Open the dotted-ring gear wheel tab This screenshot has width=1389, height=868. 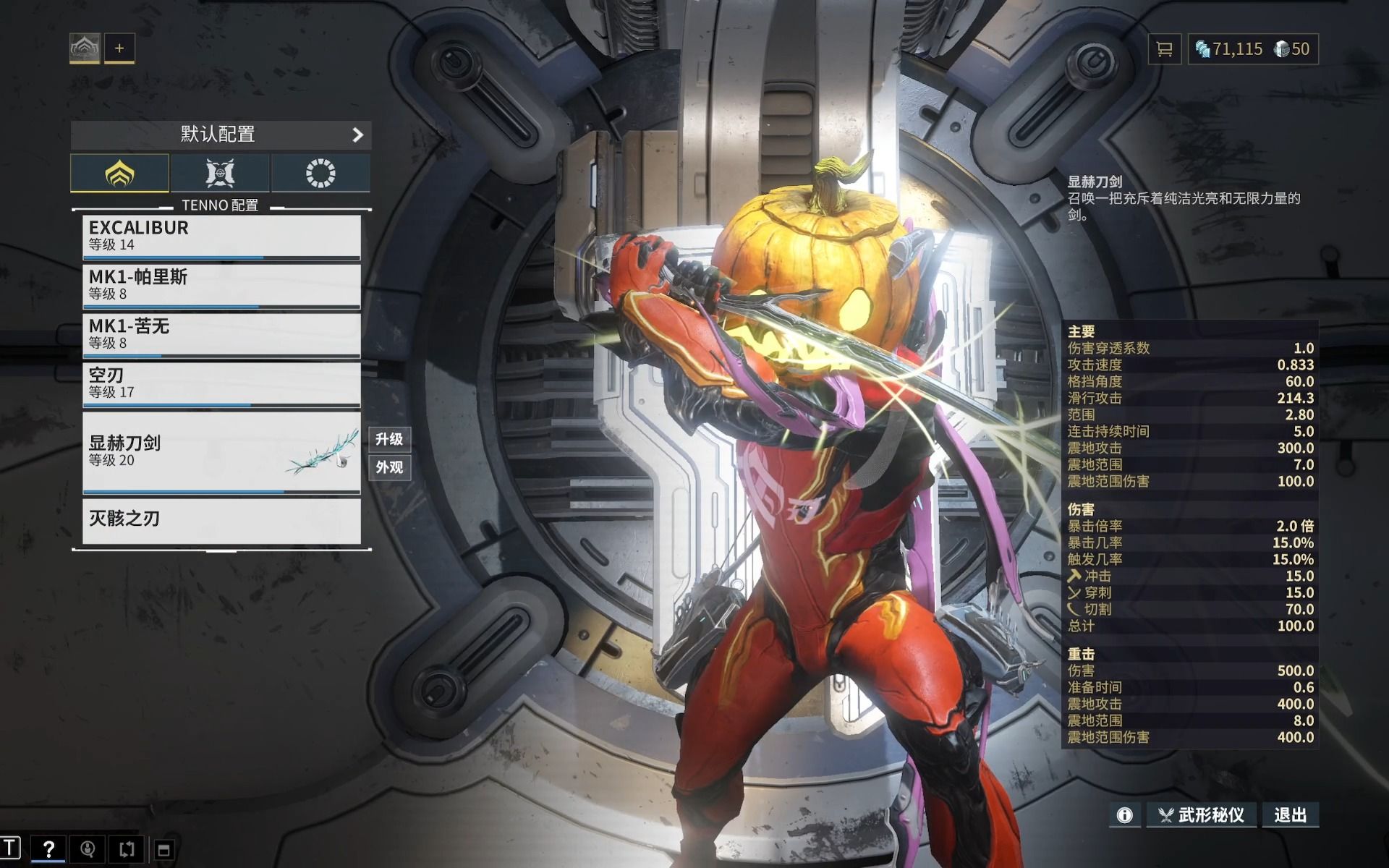point(320,174)
